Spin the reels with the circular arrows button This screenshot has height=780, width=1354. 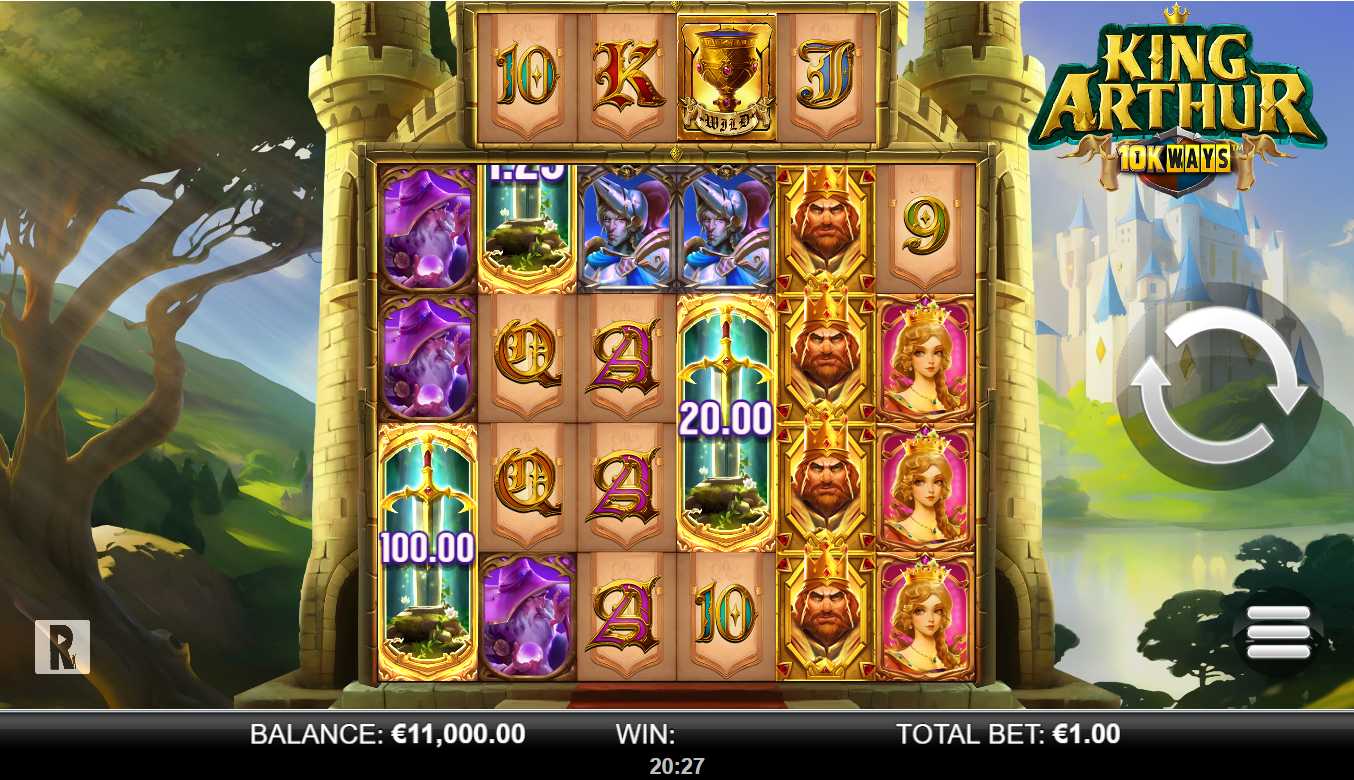click(1219, 385)
